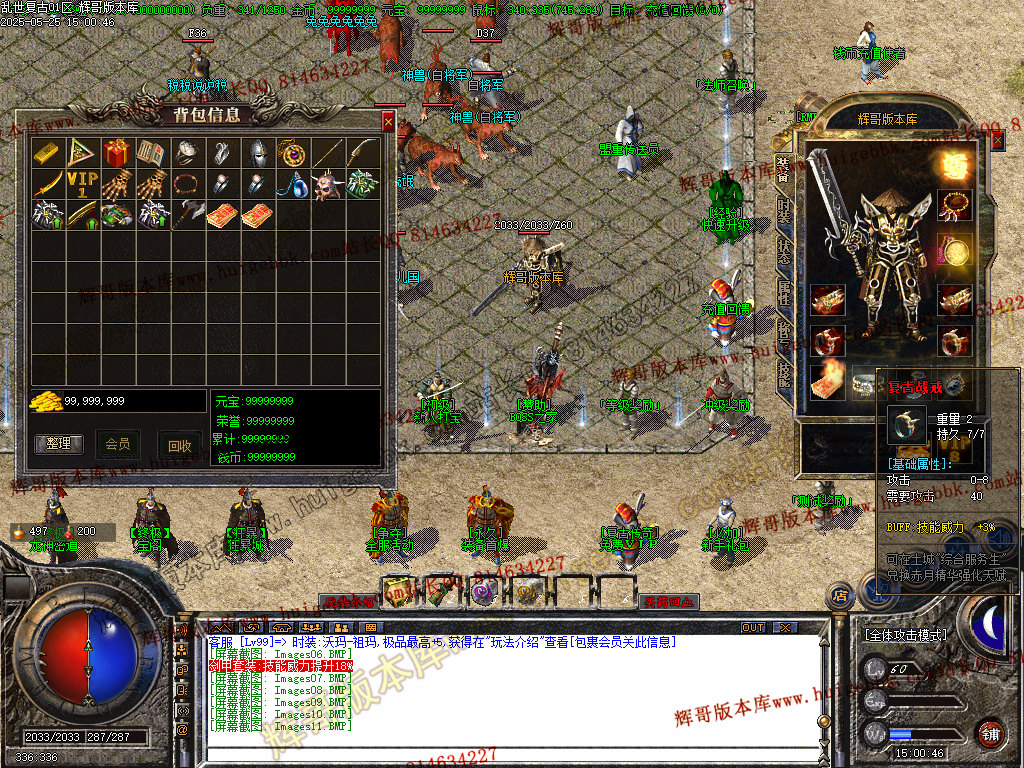Click the 回收 recycle button

click(179, 446)
